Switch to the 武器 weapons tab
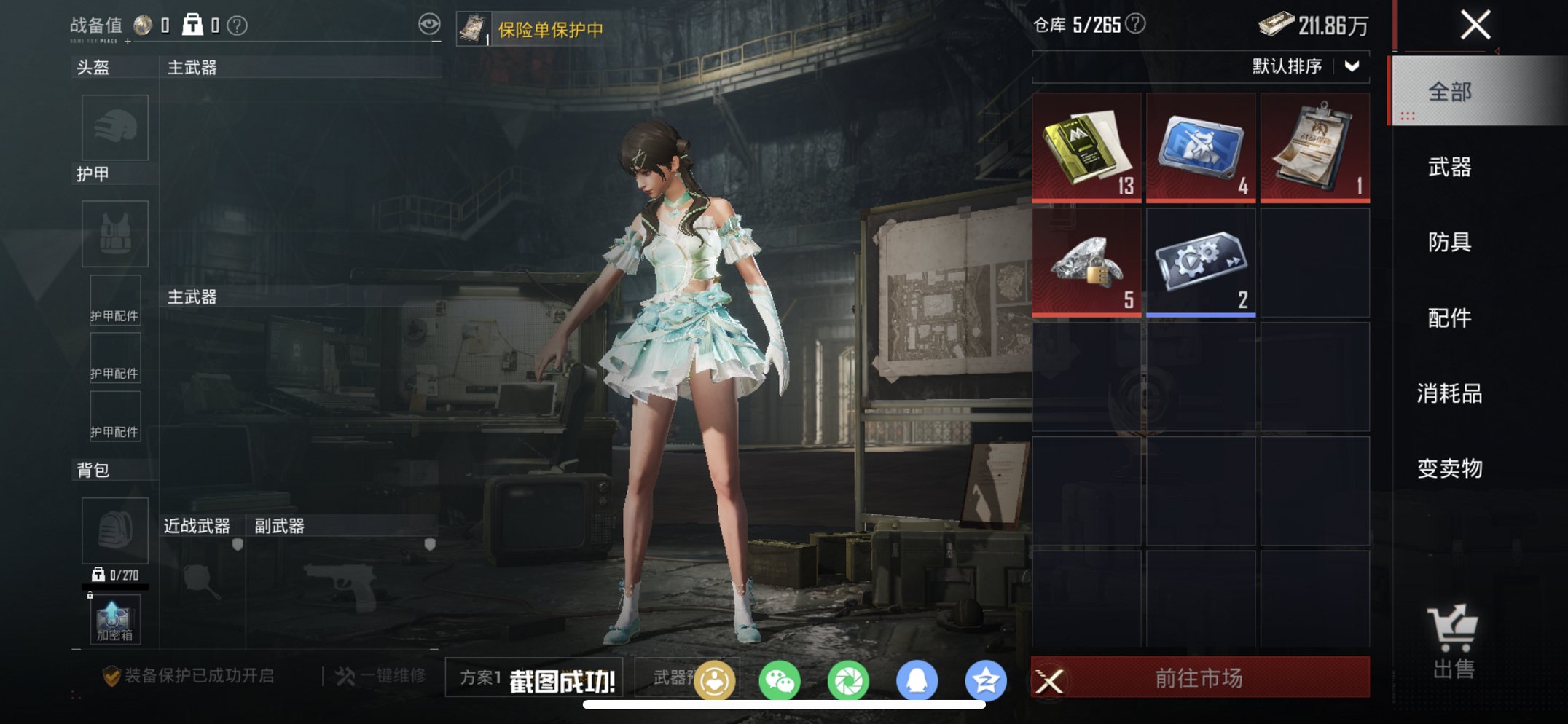Screen dimensions: 1568x724 [1450, 167]
